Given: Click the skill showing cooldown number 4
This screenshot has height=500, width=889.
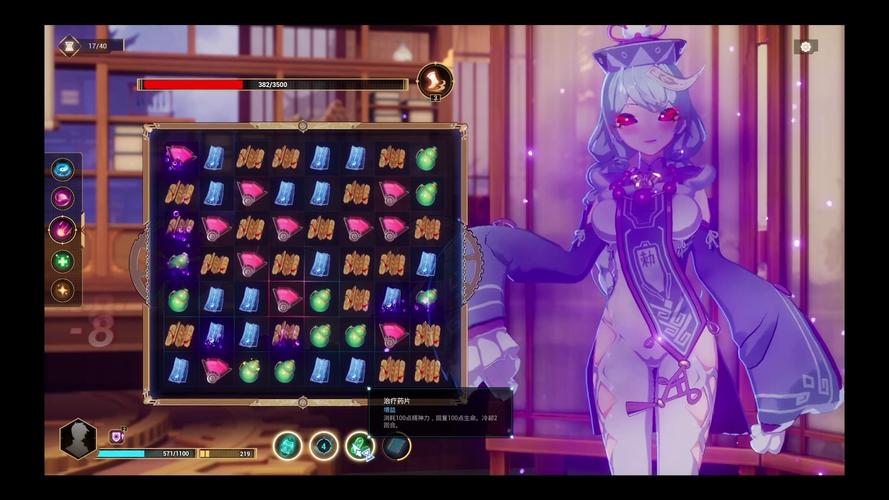Looking at the screenshot, I should pyautogui.click(x=324, y=446).
